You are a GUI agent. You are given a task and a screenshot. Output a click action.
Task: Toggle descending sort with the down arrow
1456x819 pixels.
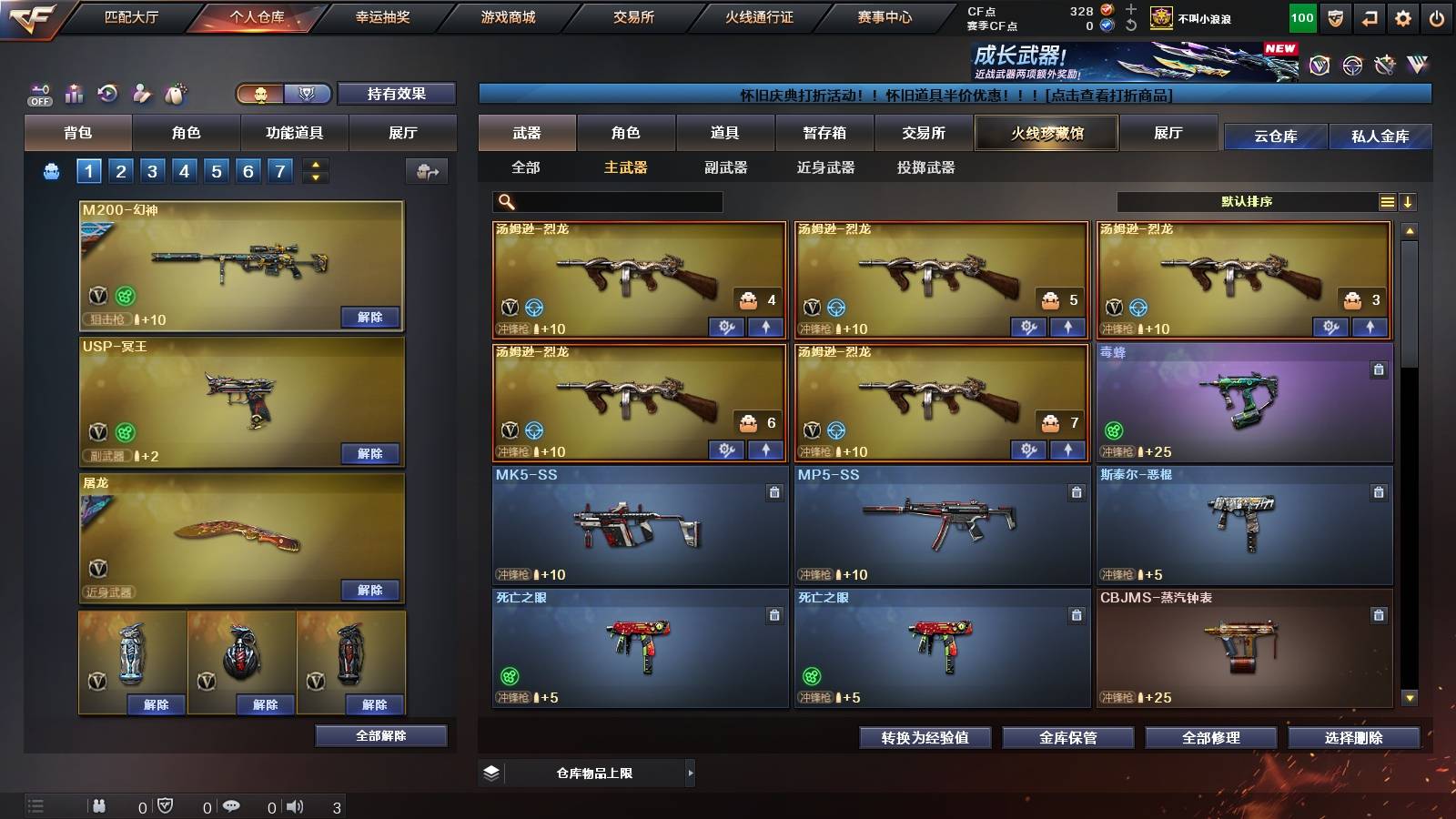[1410, 201]
